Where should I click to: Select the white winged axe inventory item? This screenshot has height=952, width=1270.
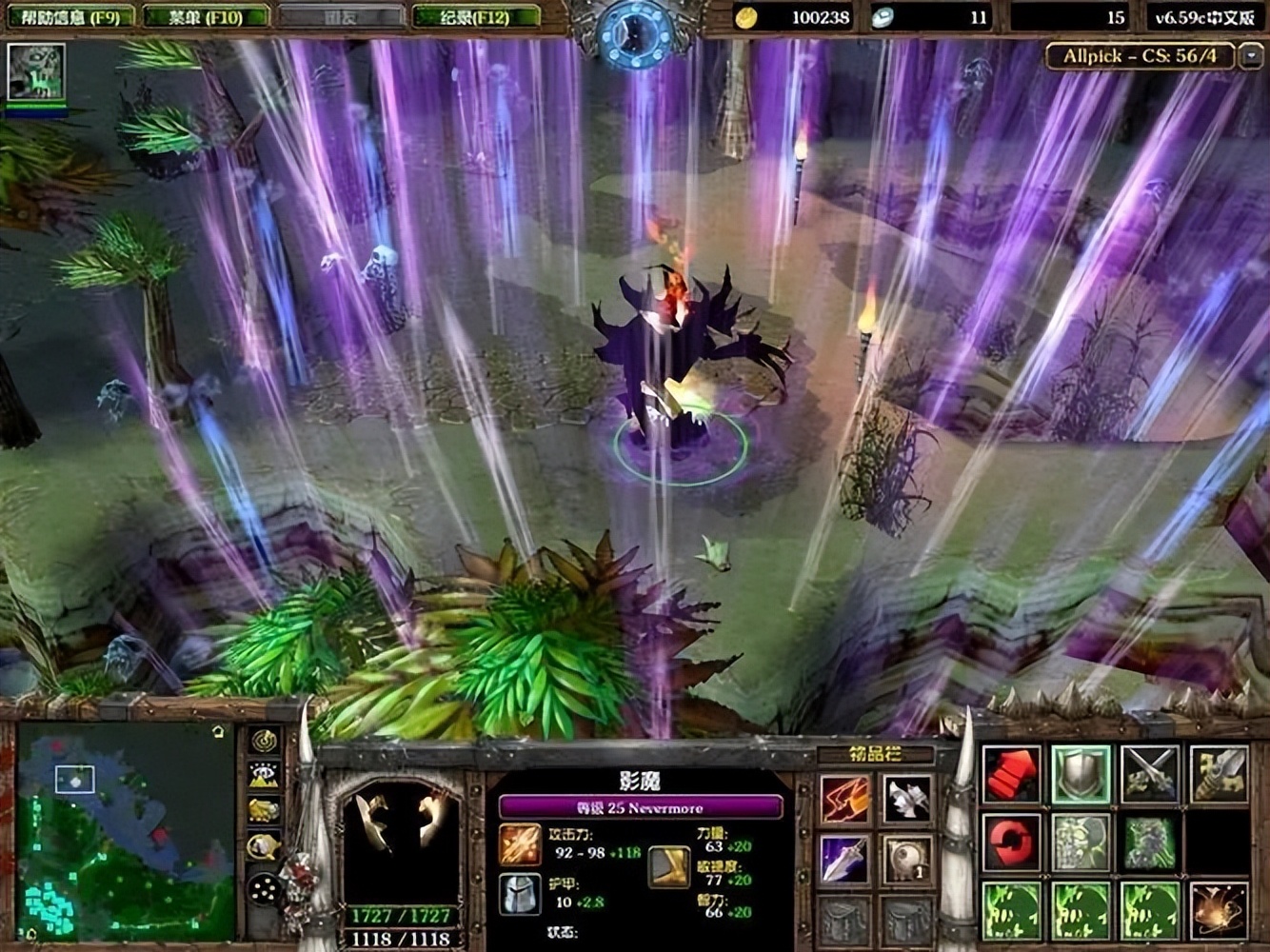click(x=906, y=798)
